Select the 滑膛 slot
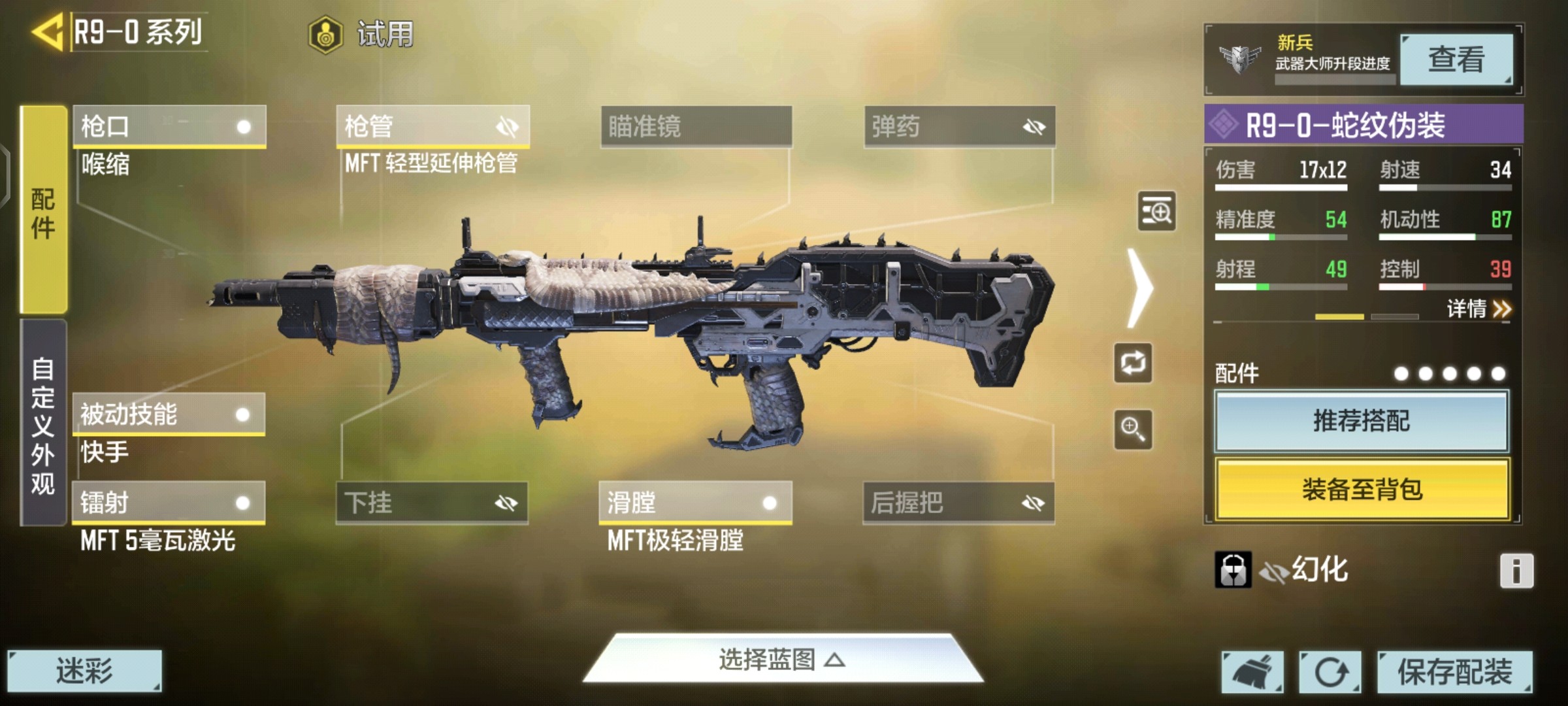The image size is (1568, 706). [x=695, y=503]
